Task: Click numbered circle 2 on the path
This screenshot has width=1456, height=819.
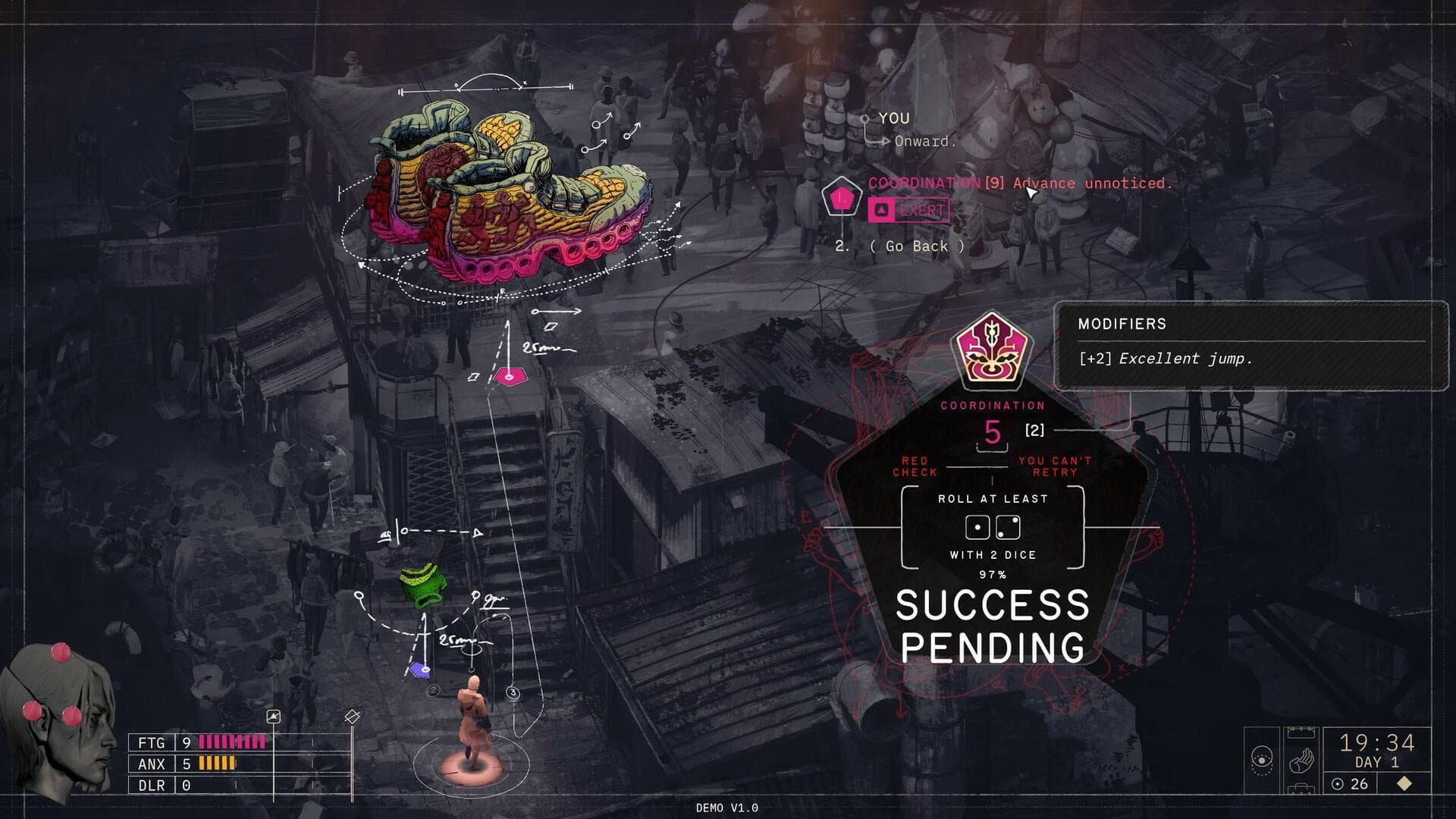Action: tap(434, 690)
